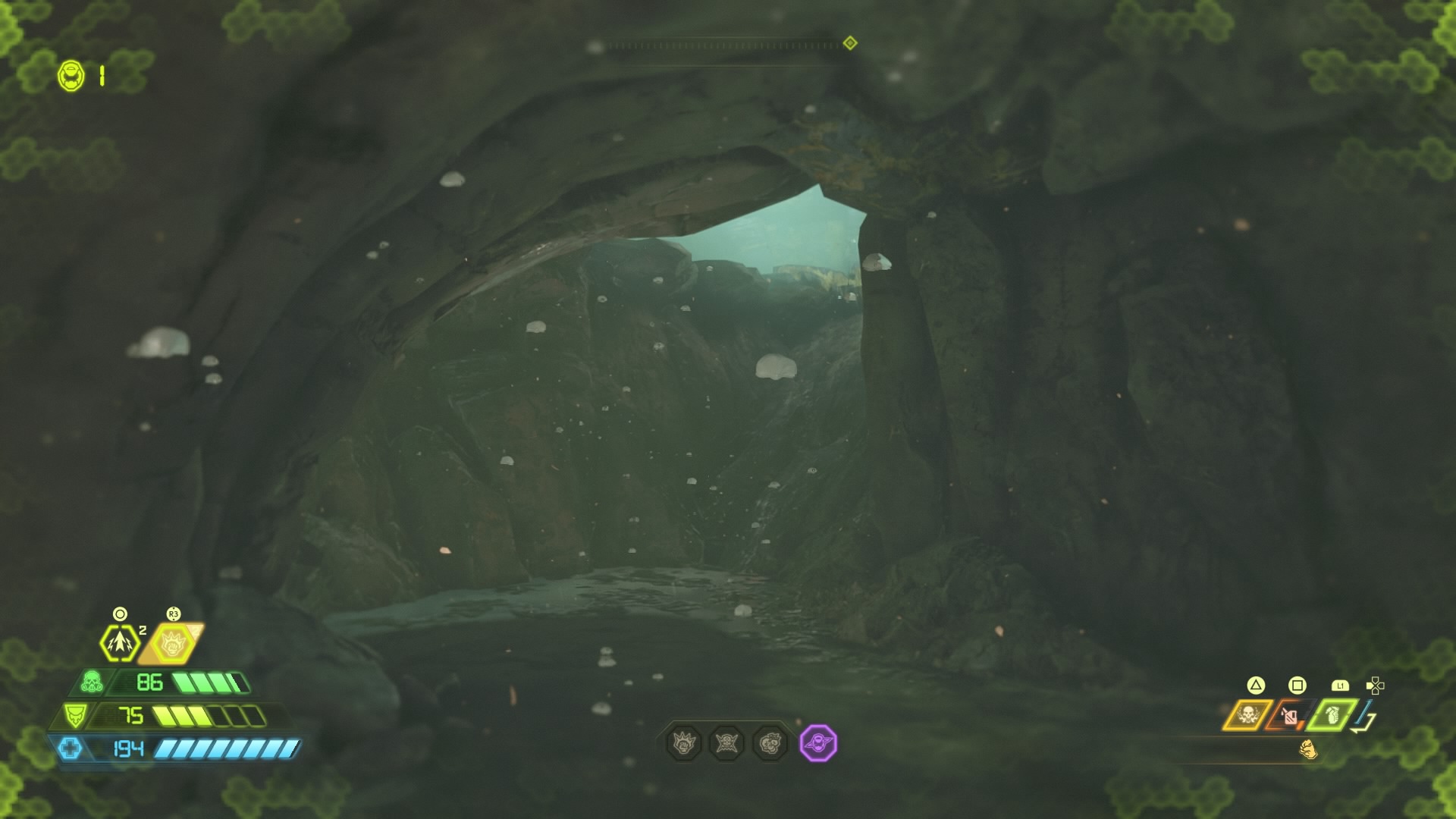1456x819 pixels.
Task: Throw the green frag grenade icon
Action: point(1332,714)
